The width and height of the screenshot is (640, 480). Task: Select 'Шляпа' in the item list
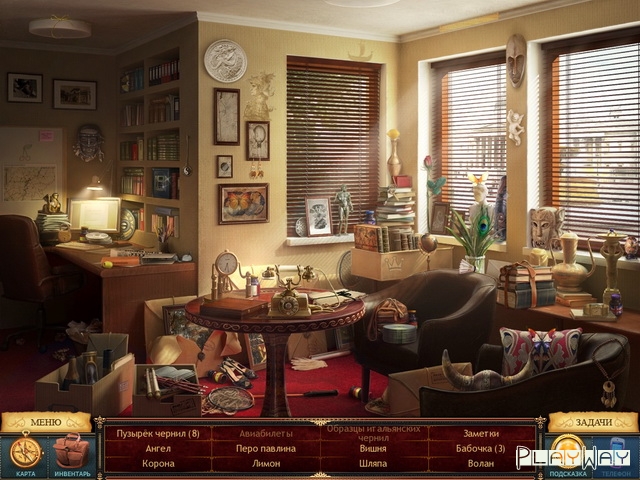point(372,463)
